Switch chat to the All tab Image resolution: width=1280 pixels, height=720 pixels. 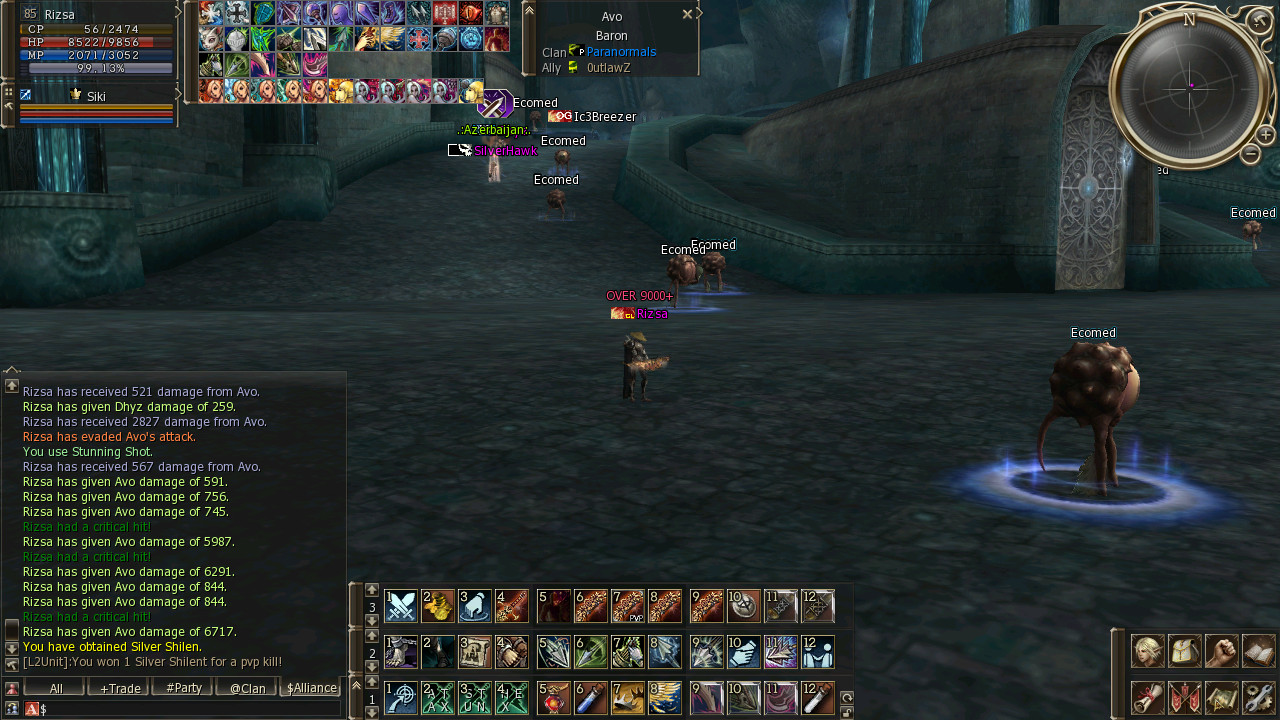55,688
